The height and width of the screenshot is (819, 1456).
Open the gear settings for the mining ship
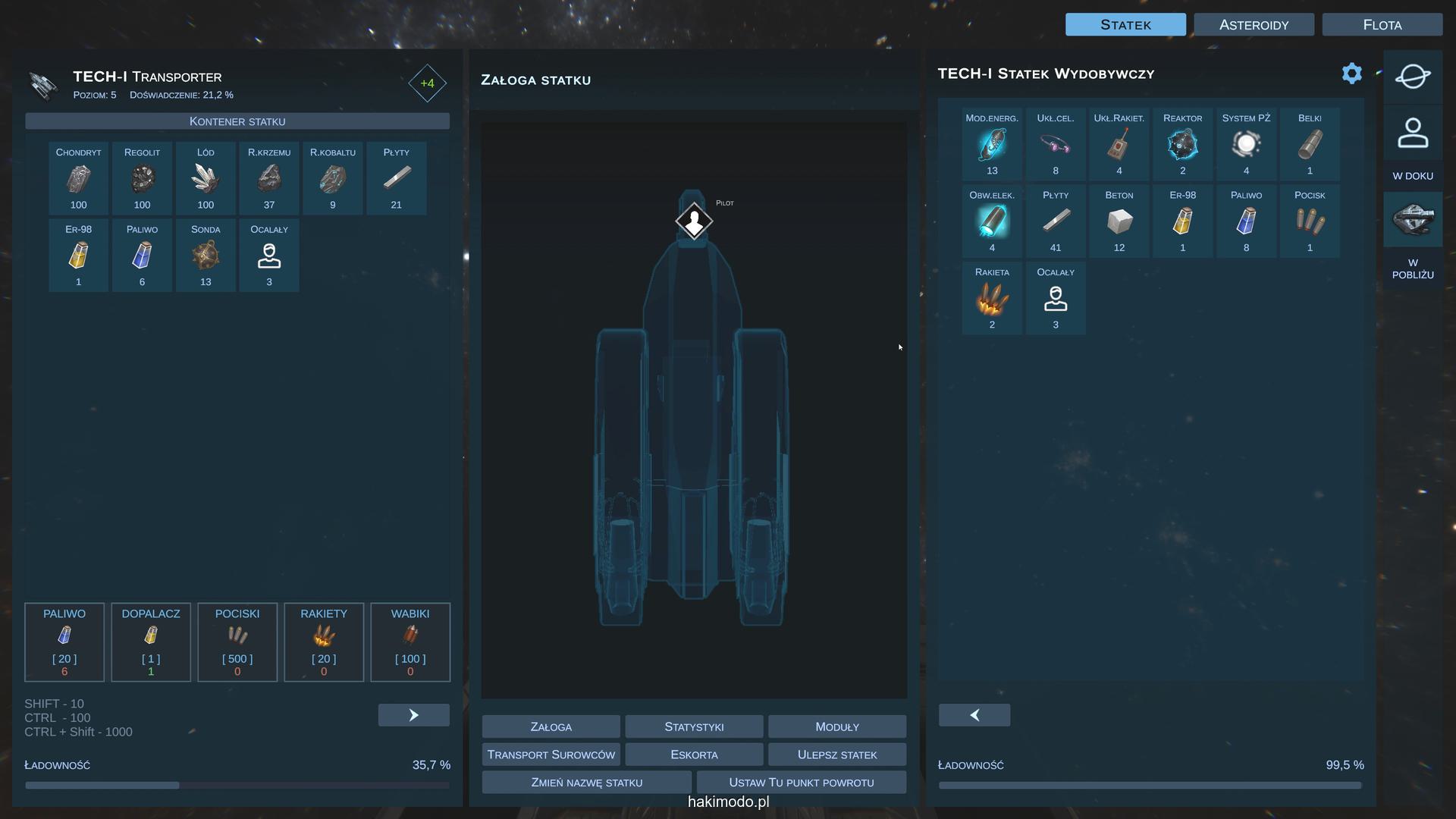point(1351,74)
